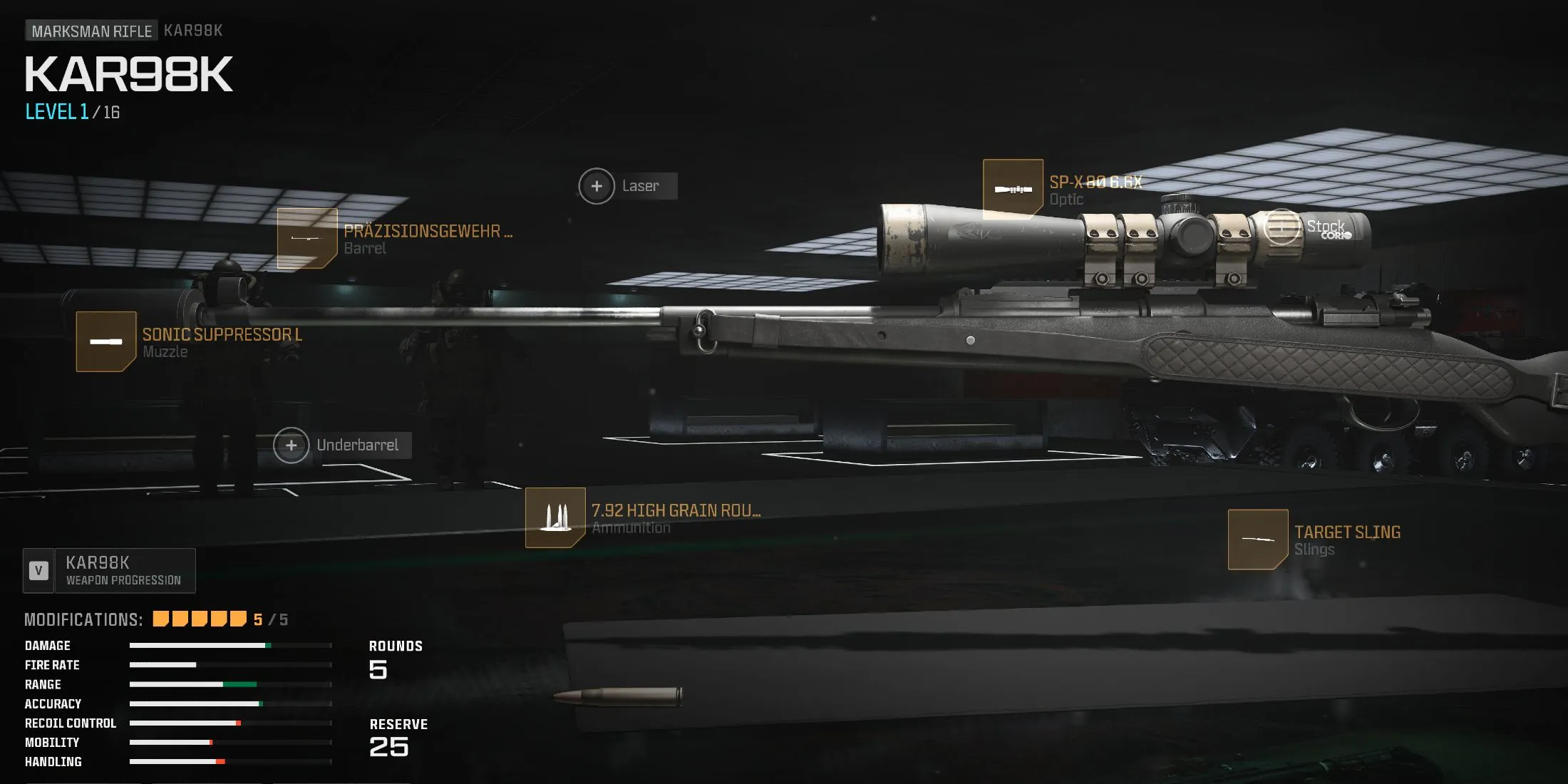
Task: Select the Target Sling attachment icon
Action: [x=1259, y=538]
